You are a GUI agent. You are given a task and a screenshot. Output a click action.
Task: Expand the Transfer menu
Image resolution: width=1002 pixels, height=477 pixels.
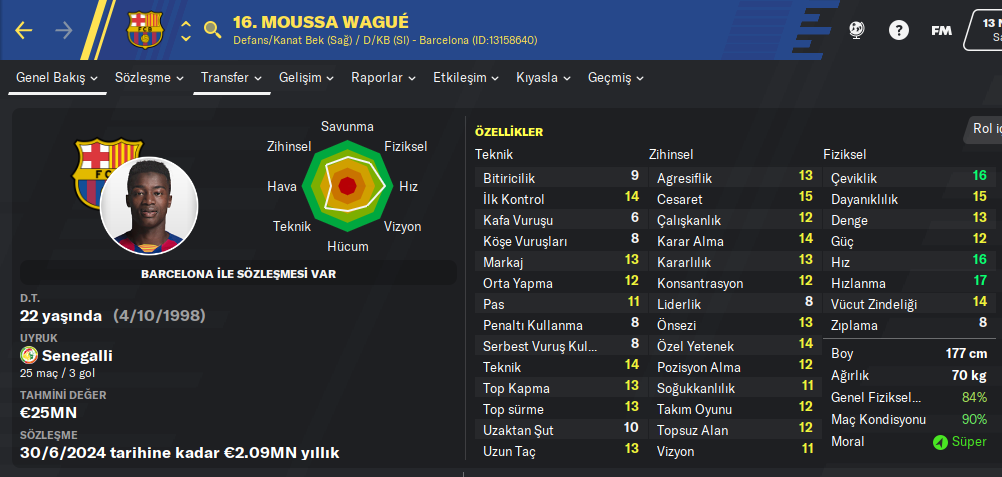[231, 77]
